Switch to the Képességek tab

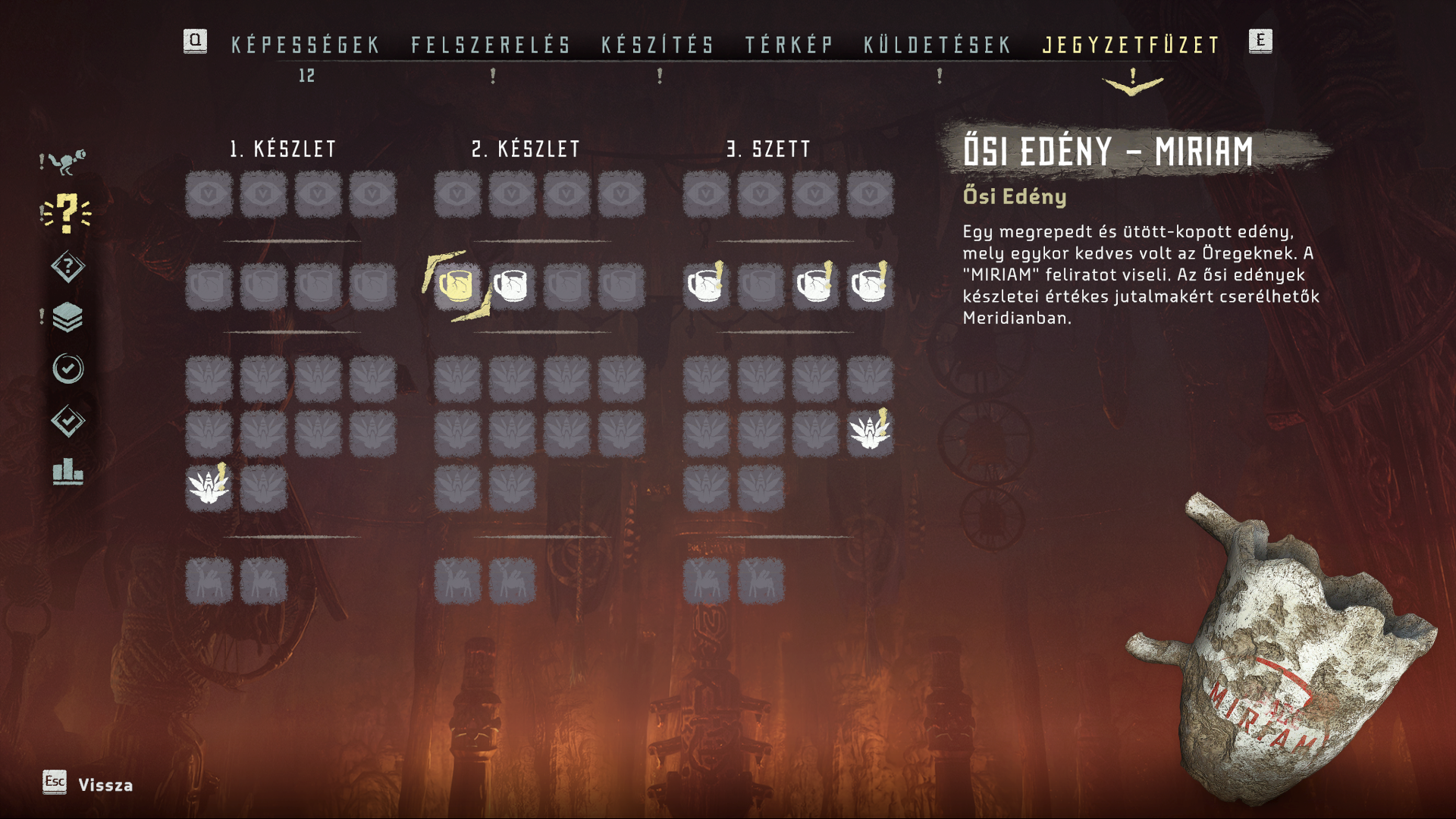pos(306,45)
